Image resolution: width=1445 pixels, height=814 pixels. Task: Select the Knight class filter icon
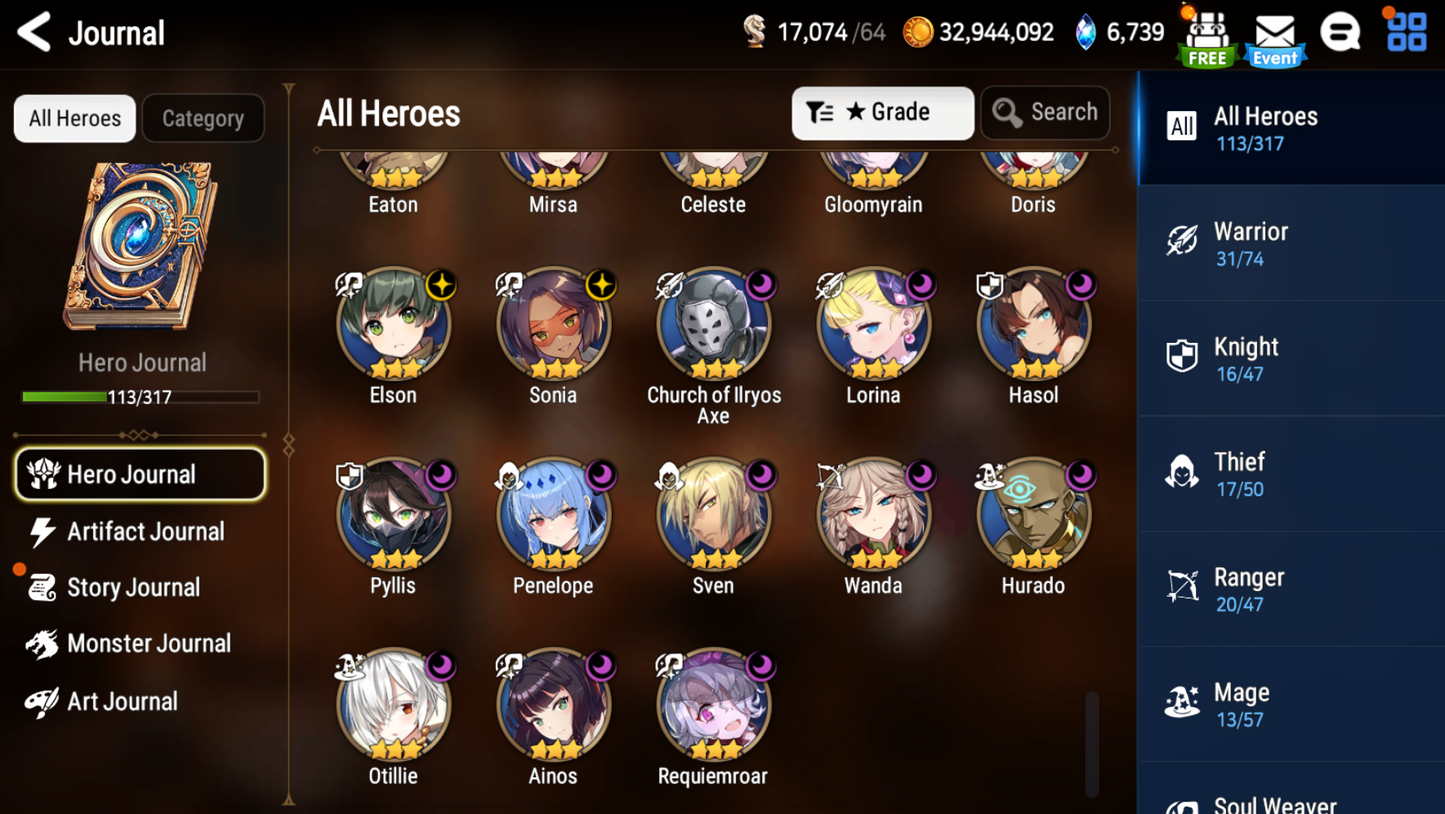coord(1184,357)
